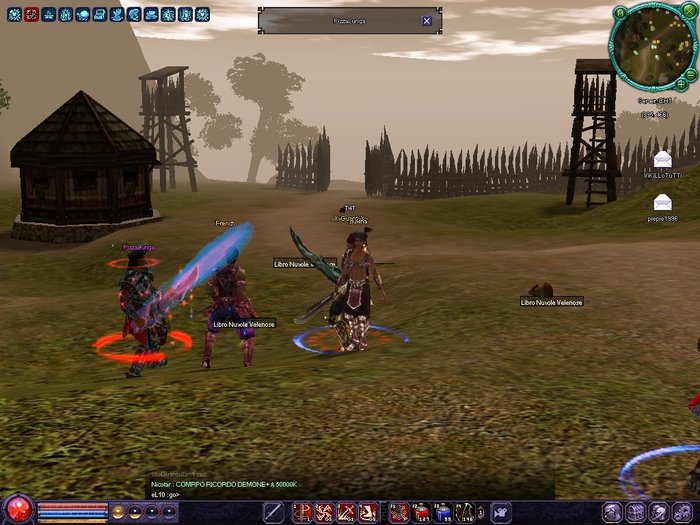The width and height of the screenshot is (700, 525).
Task: Click the chat message from Nicotar
Action: point(223,484)
